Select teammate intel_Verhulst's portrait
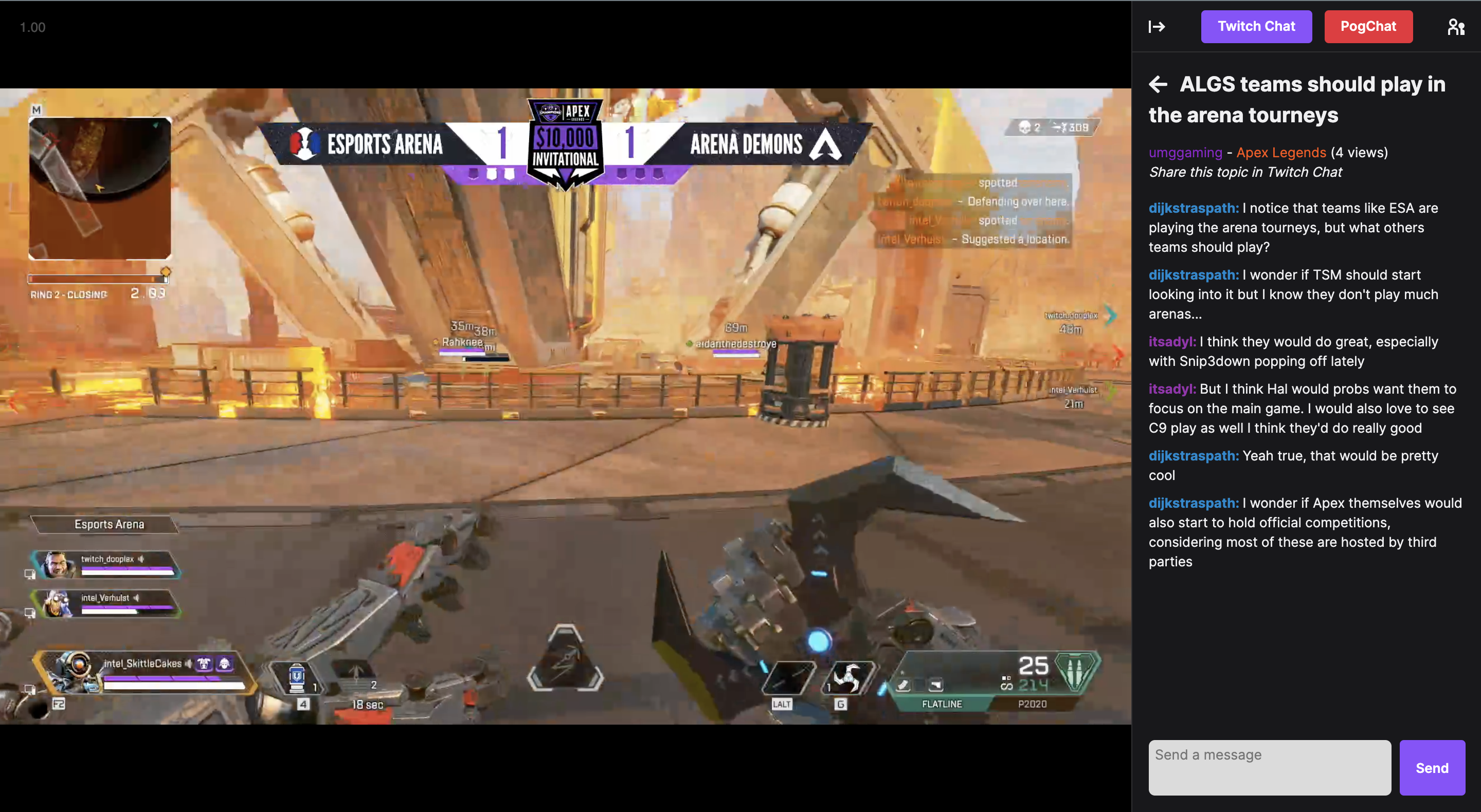Viewport: 1481px width, 812px height. click(57, 603)
